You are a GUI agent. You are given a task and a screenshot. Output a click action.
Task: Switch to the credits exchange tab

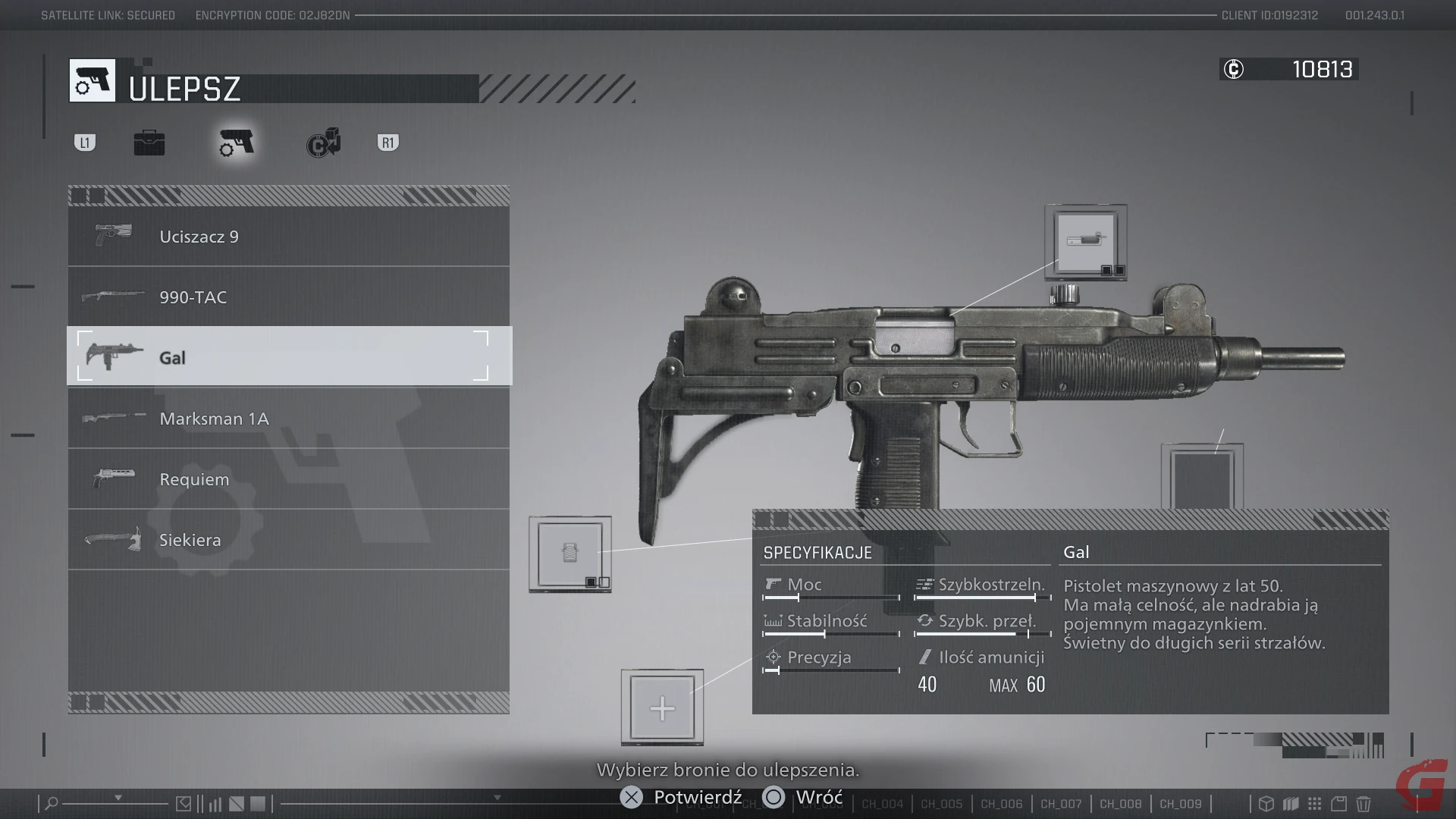click(324, 143)
